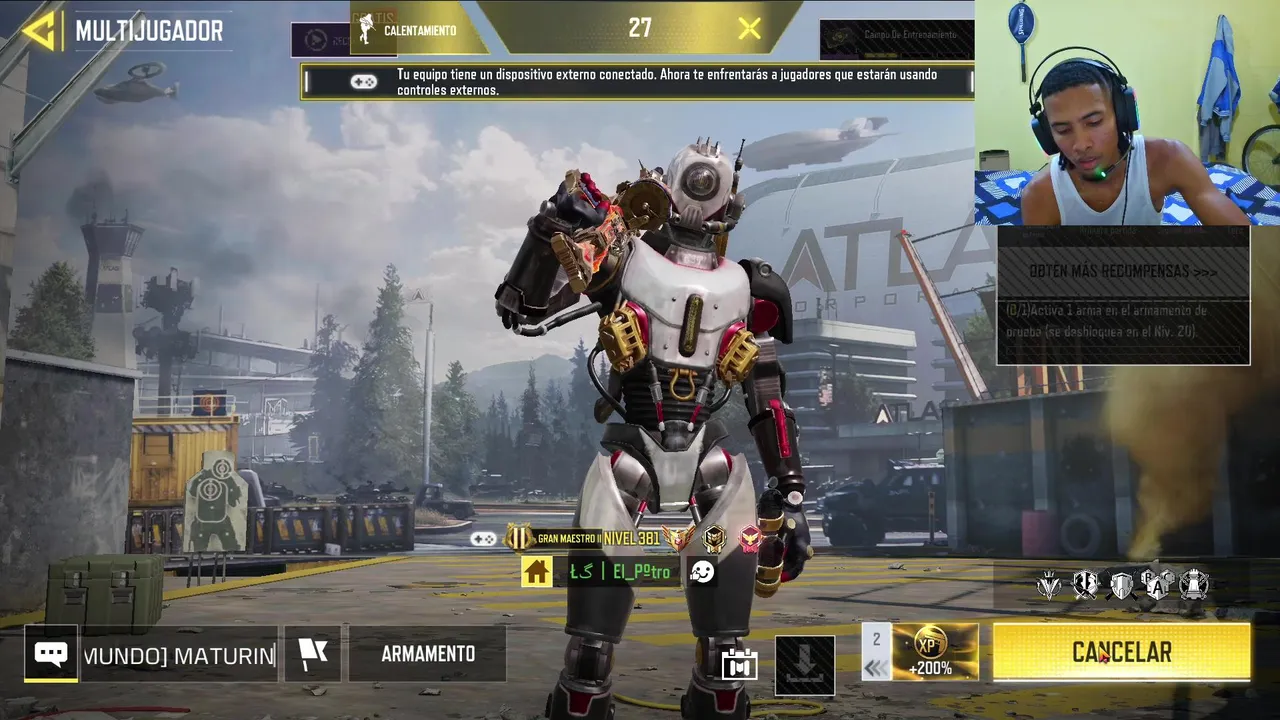The image size is (1280, 720).
Task: Click the download arrow button
Action: click(805, 665)
